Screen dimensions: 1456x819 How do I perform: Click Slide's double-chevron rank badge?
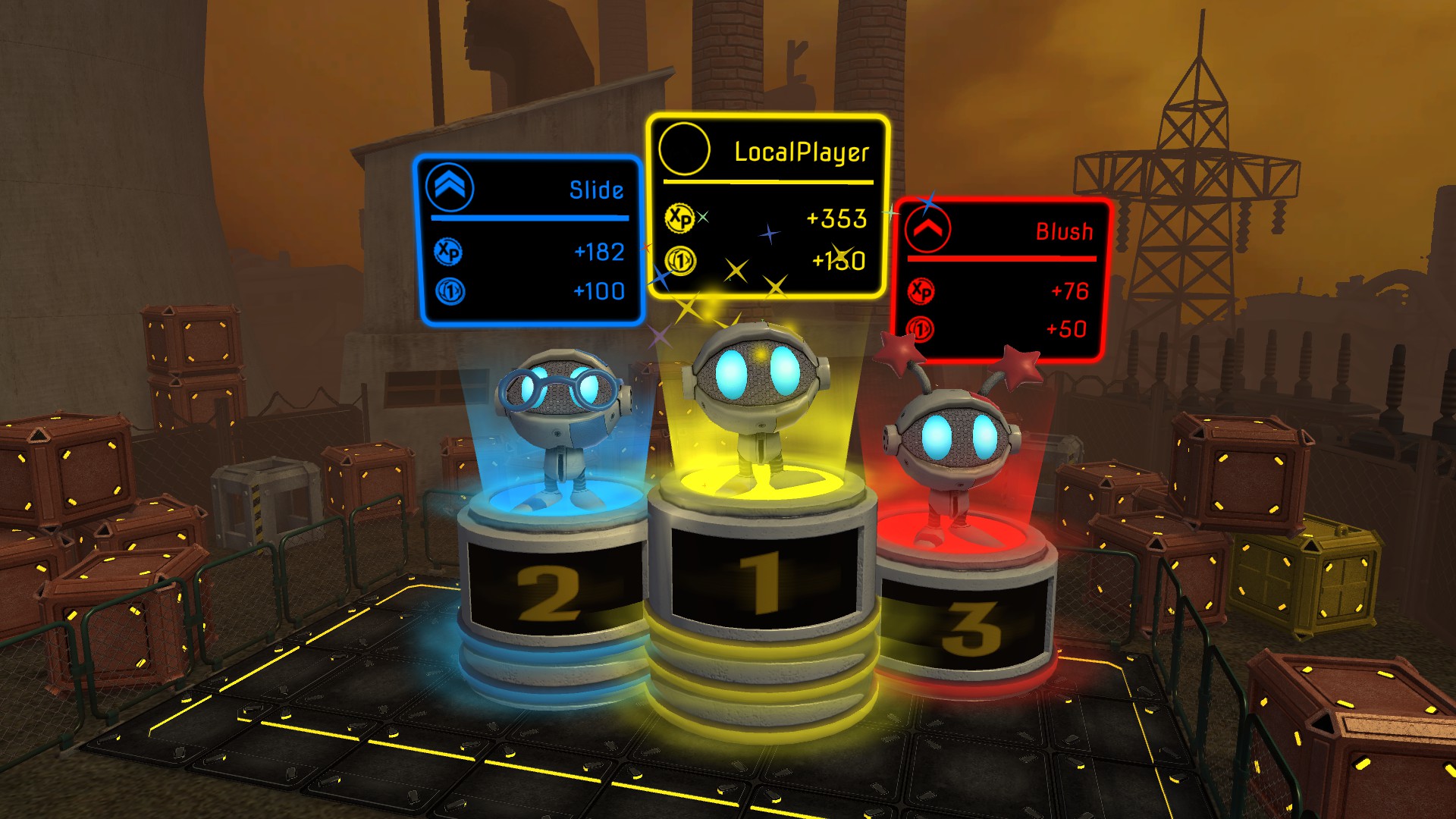click(450, 187)
